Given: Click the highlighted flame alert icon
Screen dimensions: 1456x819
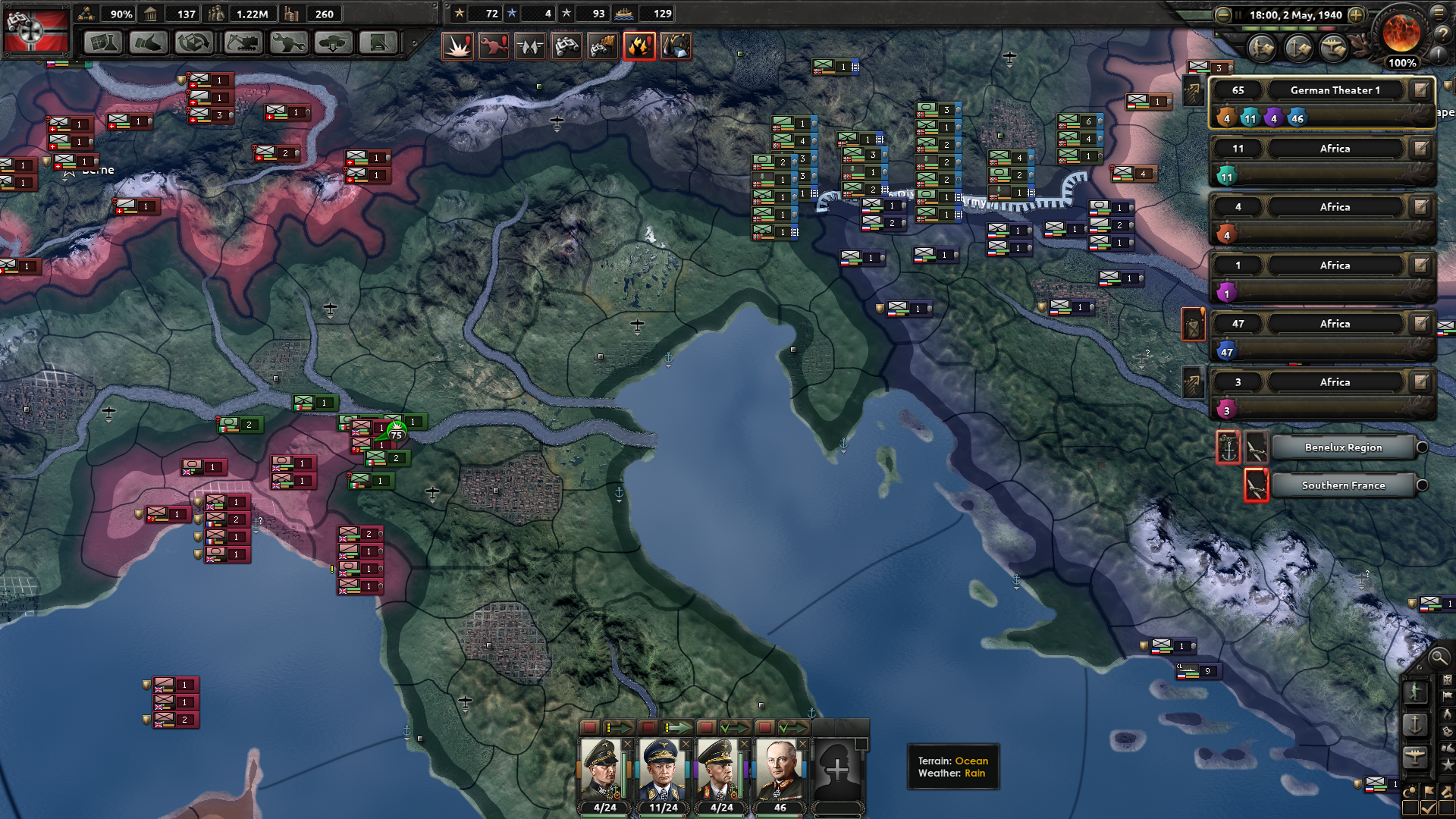Looking at the screenshot, I should (x=639, y=45).
